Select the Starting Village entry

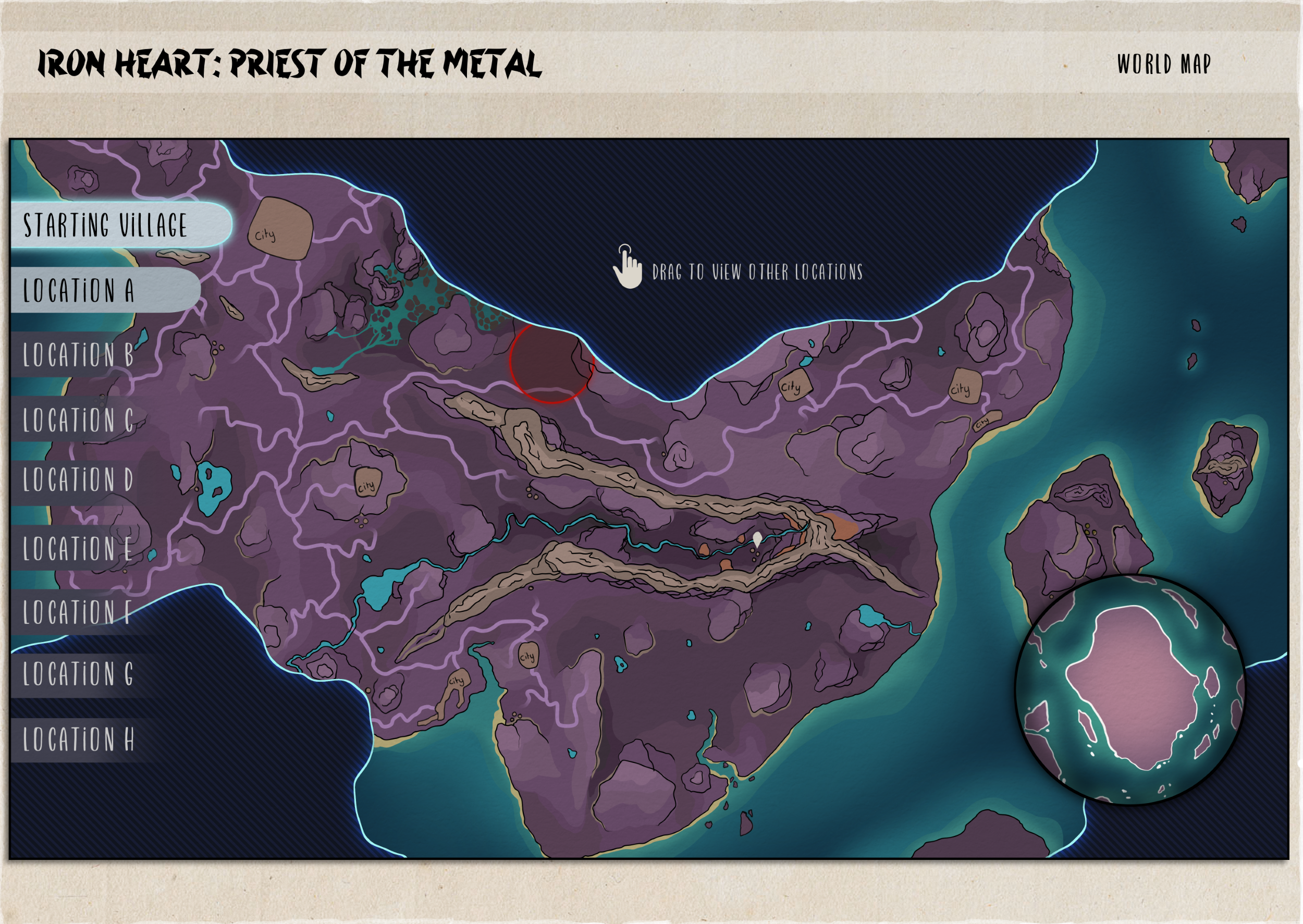pyautogui.click(x=106, y=225)
